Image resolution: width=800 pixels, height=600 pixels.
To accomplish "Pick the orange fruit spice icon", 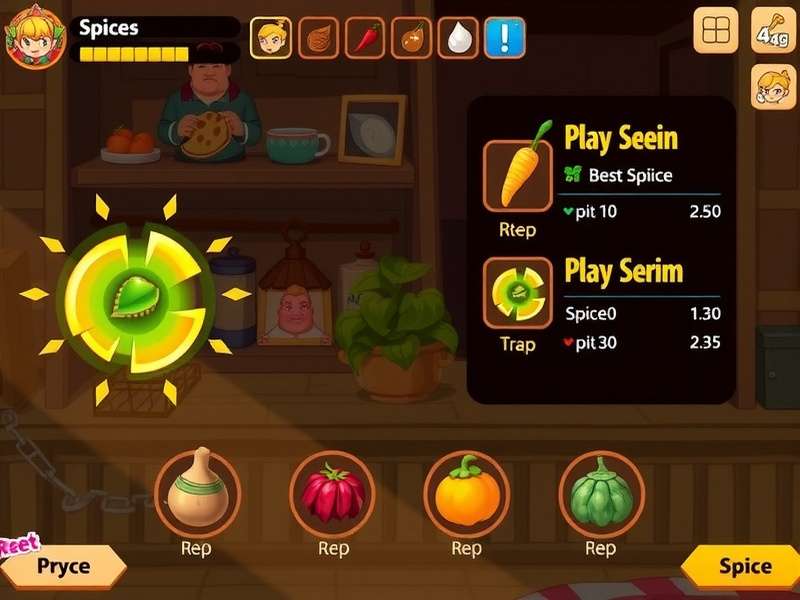I will 411,37.
